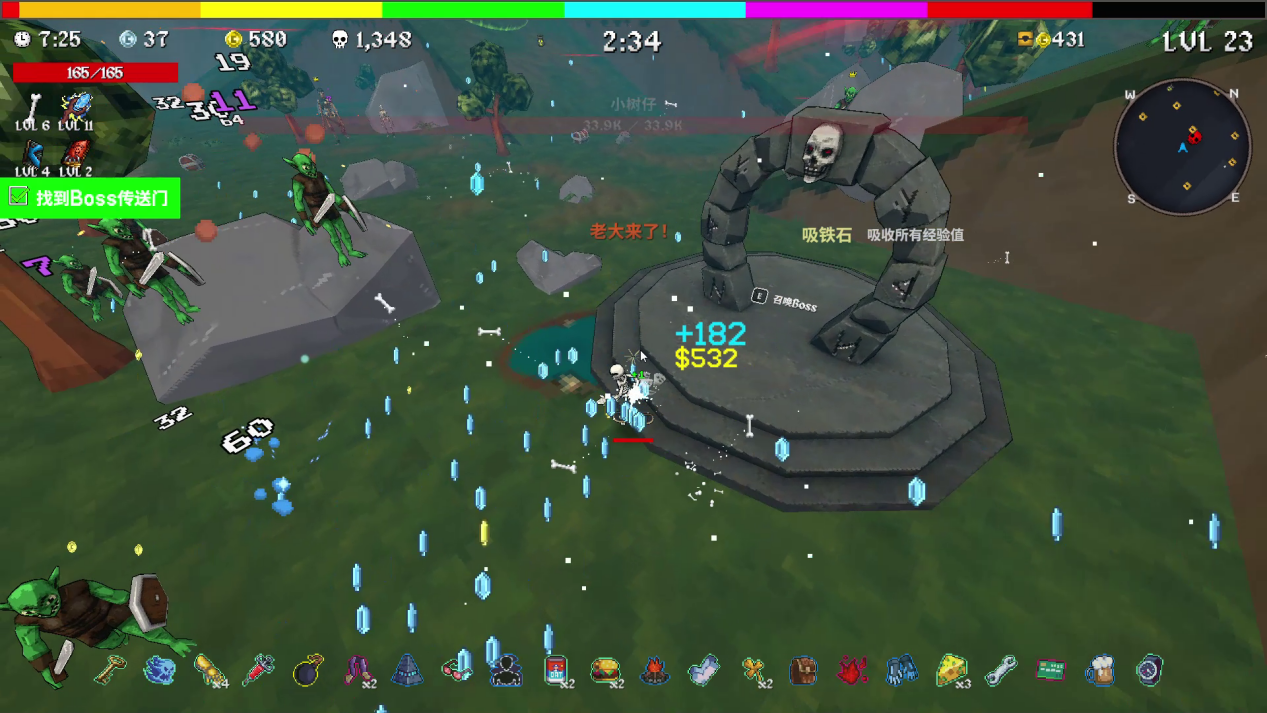Select the golden key item
The image size is (1267, 713).
[110, 670]
